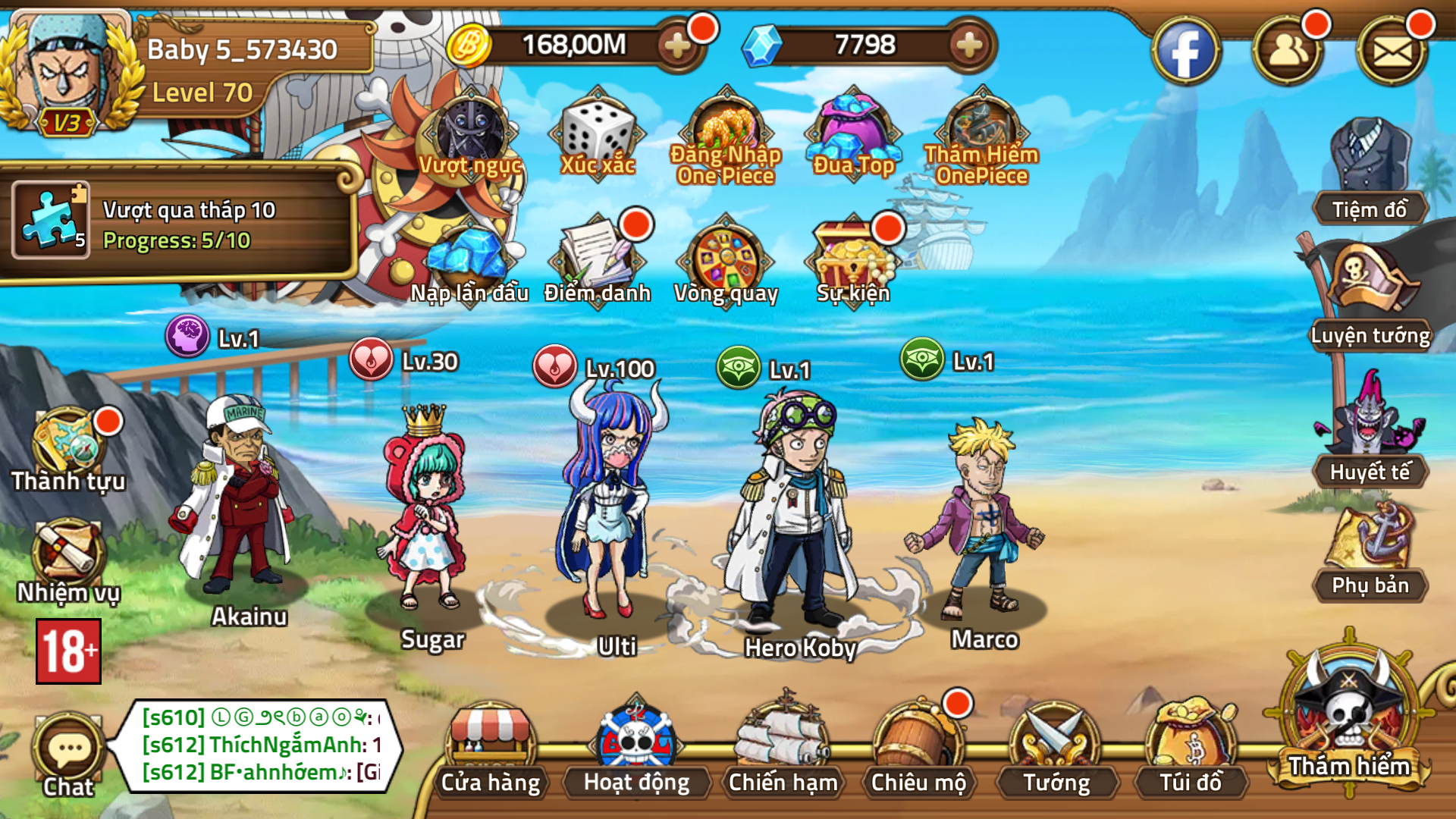The image size is (1456, 819).
Task: Open the Chat window
Action: pyautogui.click(x=68, y=751)
